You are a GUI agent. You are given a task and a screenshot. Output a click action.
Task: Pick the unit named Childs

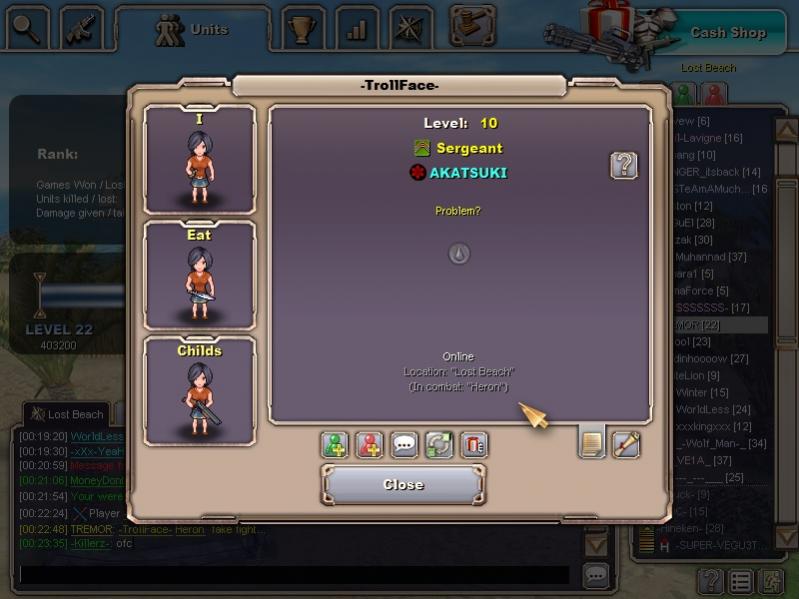pyautogui.click(x=199, y=391)
